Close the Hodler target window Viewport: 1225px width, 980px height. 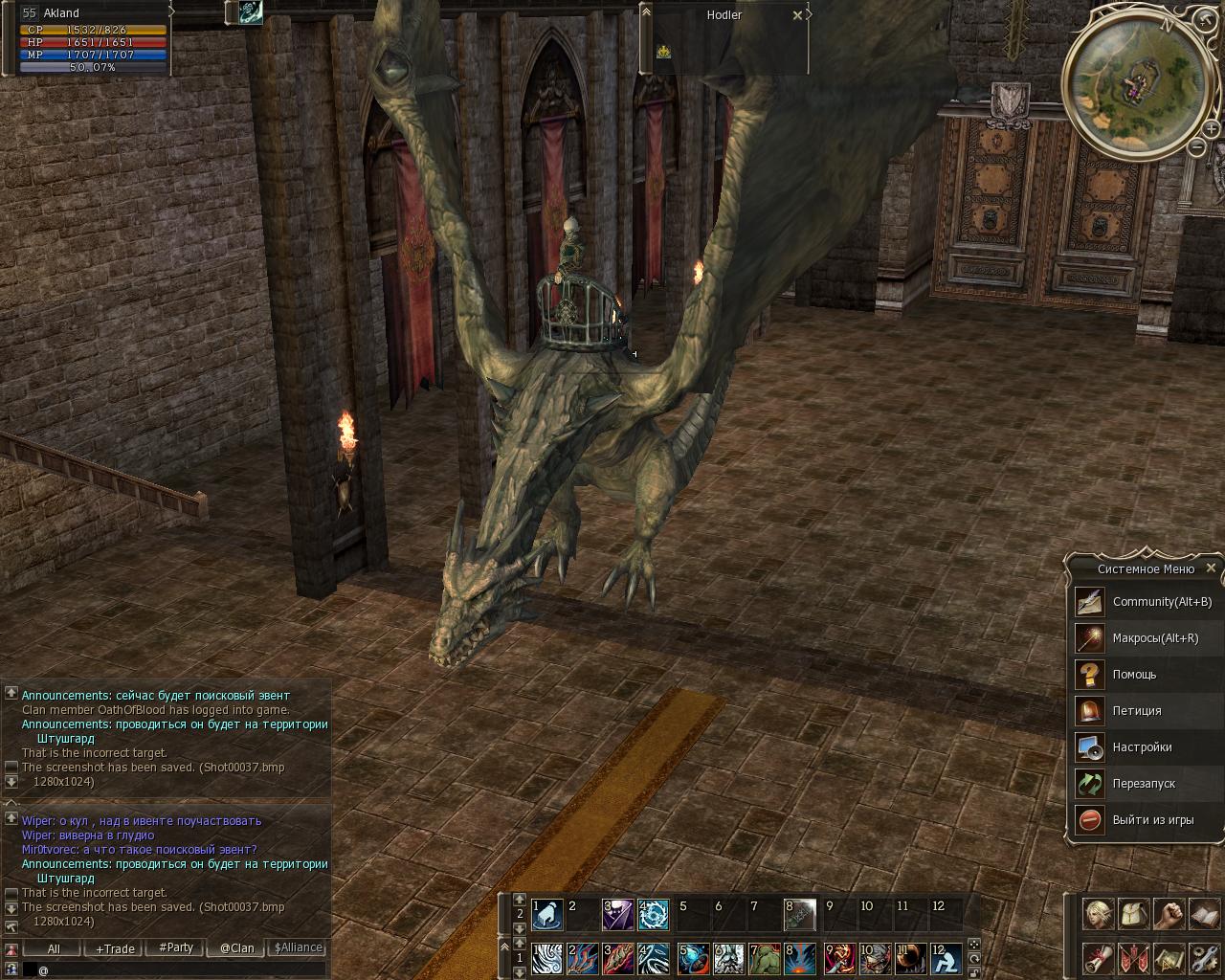797,15
